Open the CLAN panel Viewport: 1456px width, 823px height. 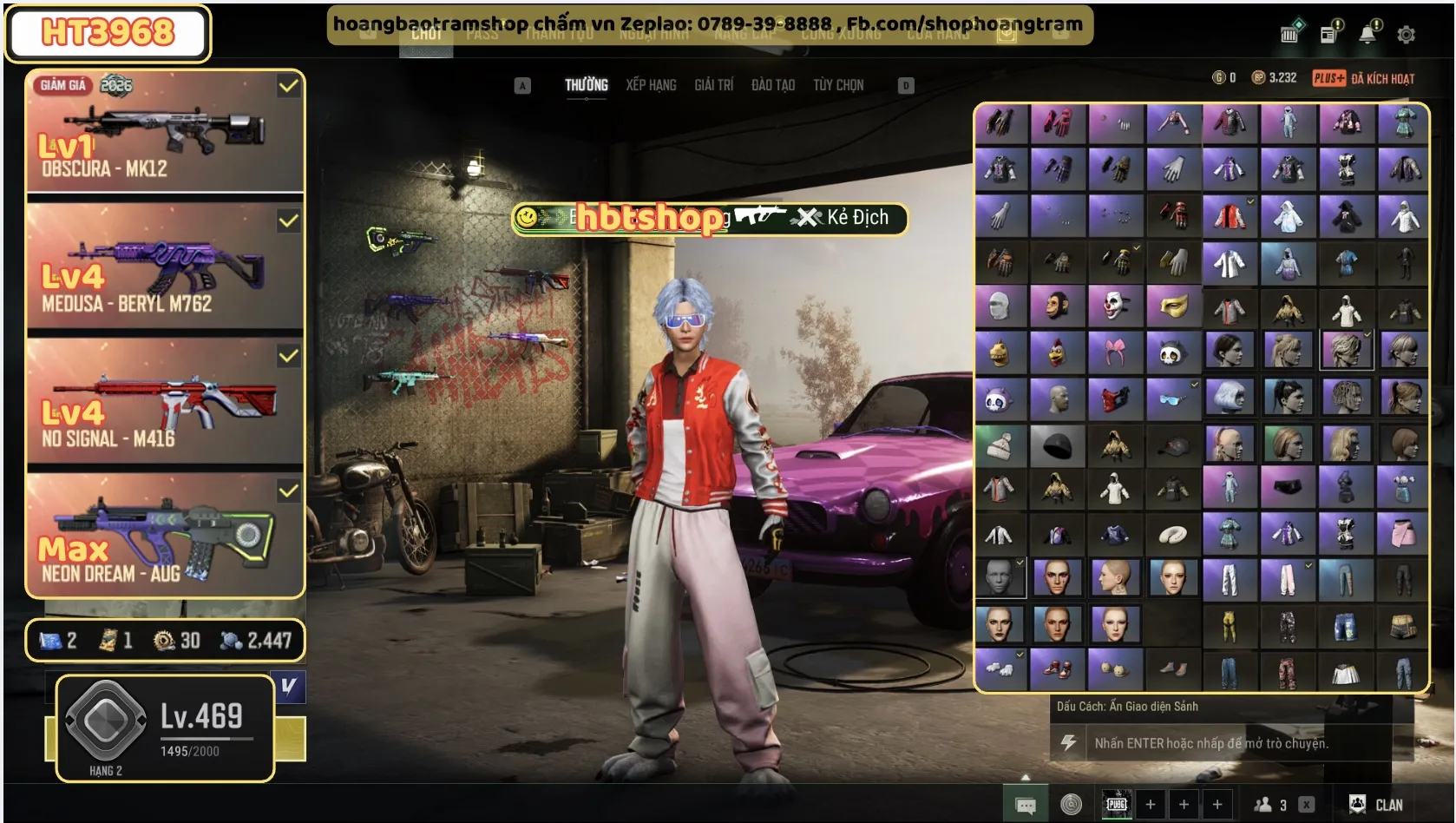1376,805
